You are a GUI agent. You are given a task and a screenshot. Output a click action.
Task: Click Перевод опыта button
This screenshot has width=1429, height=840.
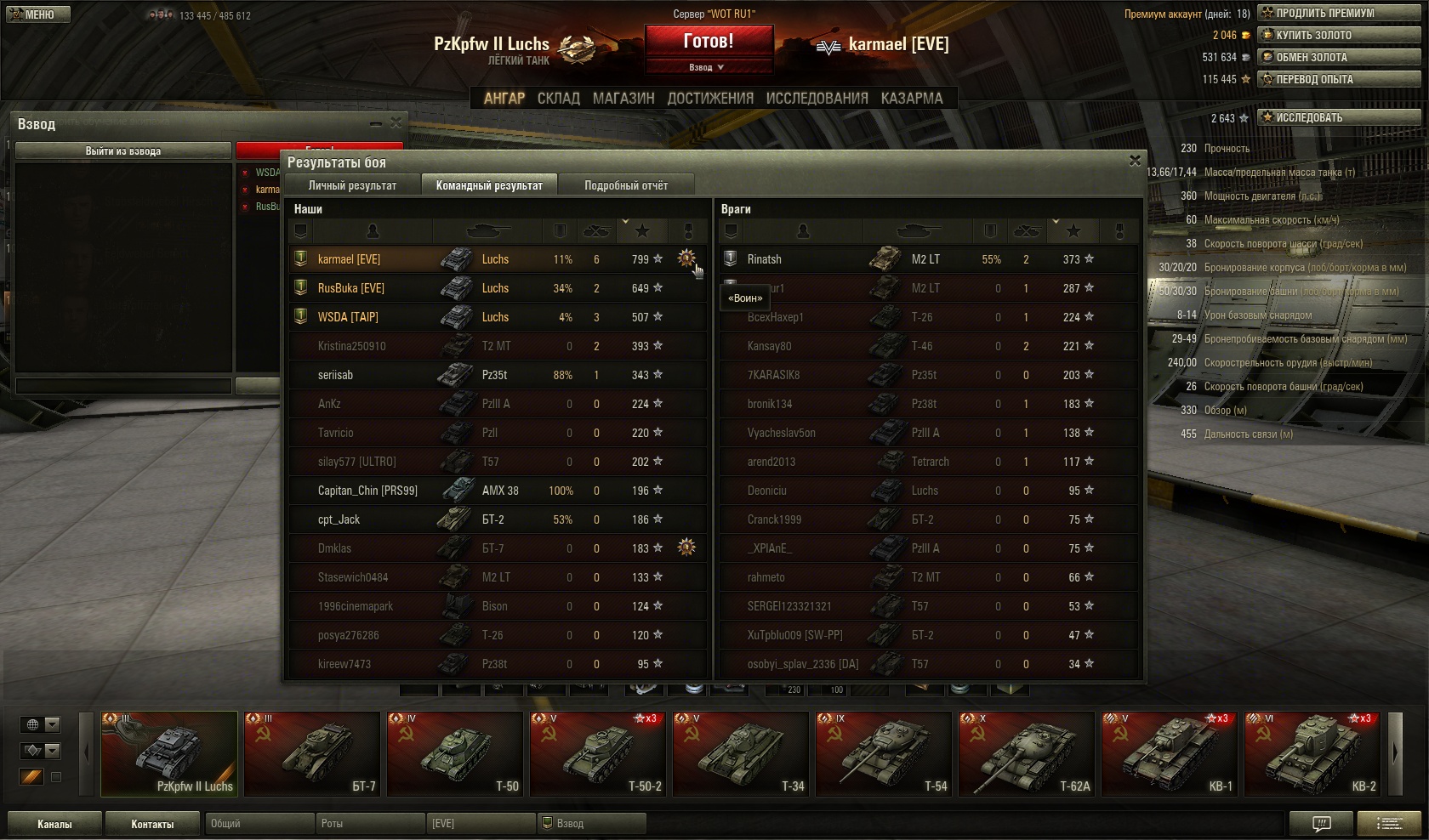tap(1339, 79)
